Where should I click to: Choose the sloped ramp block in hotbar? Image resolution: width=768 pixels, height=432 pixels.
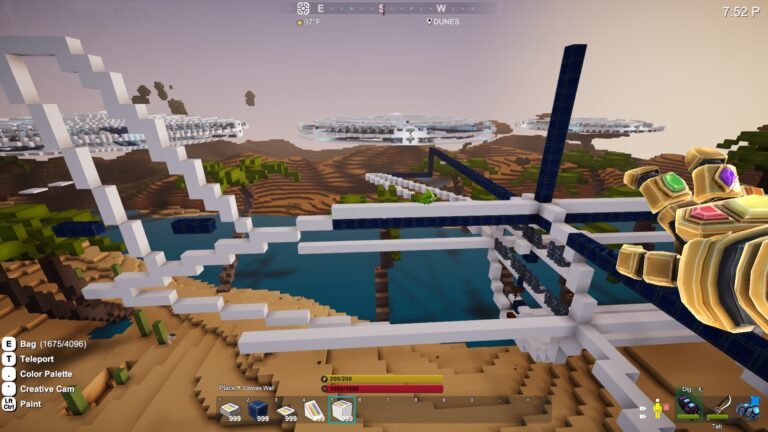click(x=314, y=409)
